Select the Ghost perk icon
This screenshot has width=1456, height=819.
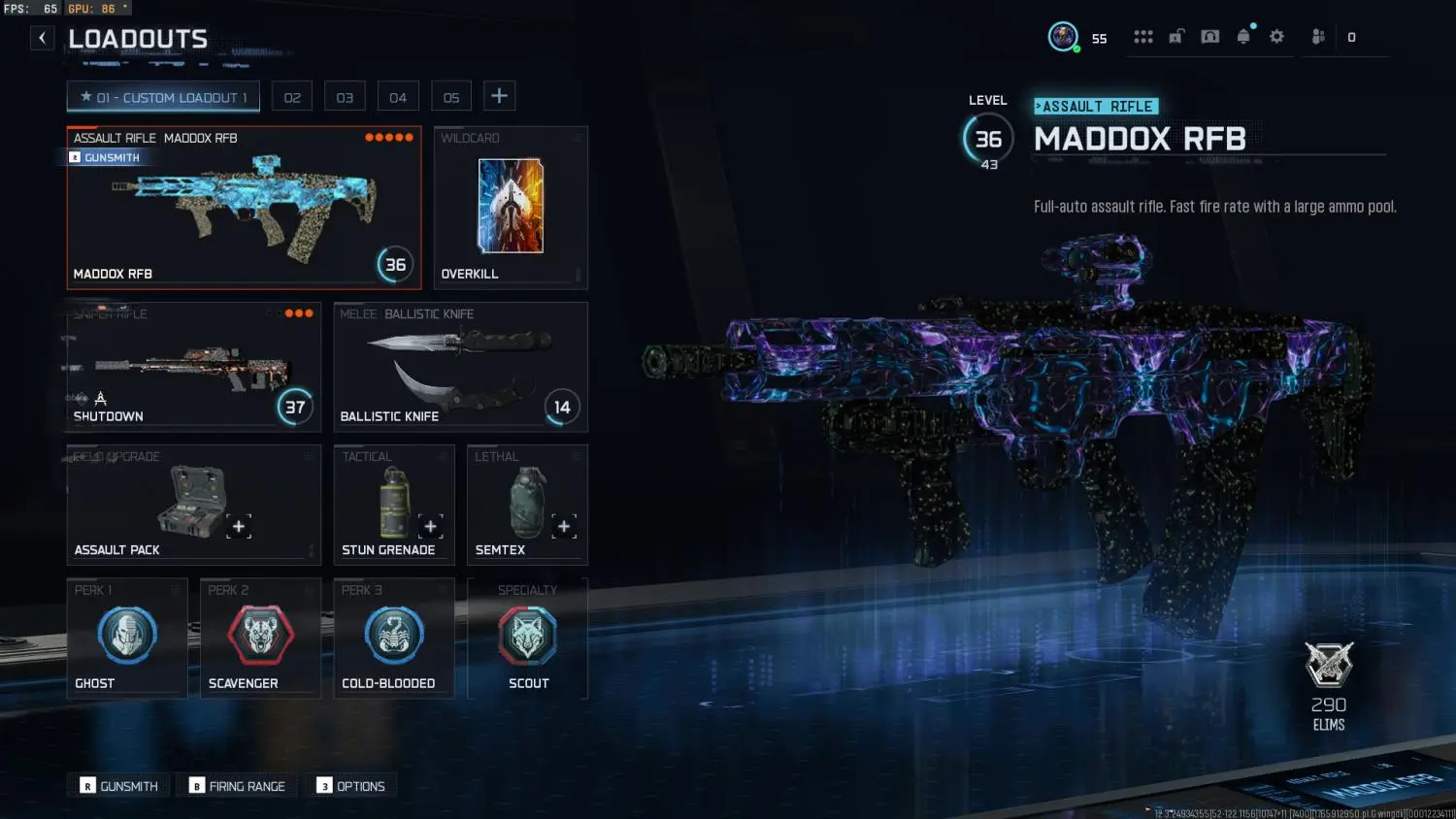(127, 636)
